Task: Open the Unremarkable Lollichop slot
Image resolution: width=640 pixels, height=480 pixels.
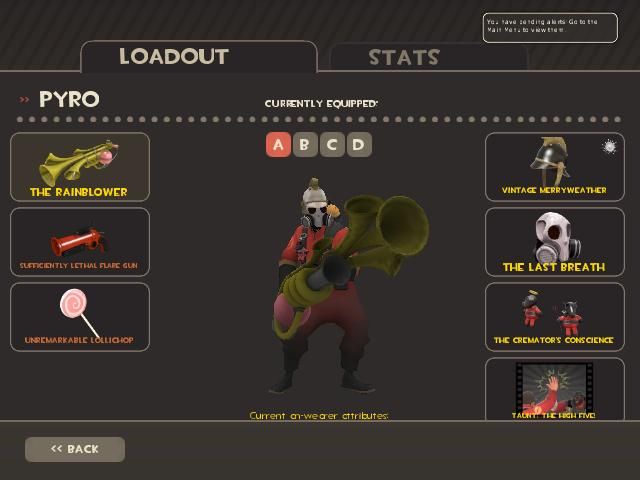Action: coord(80,317)
